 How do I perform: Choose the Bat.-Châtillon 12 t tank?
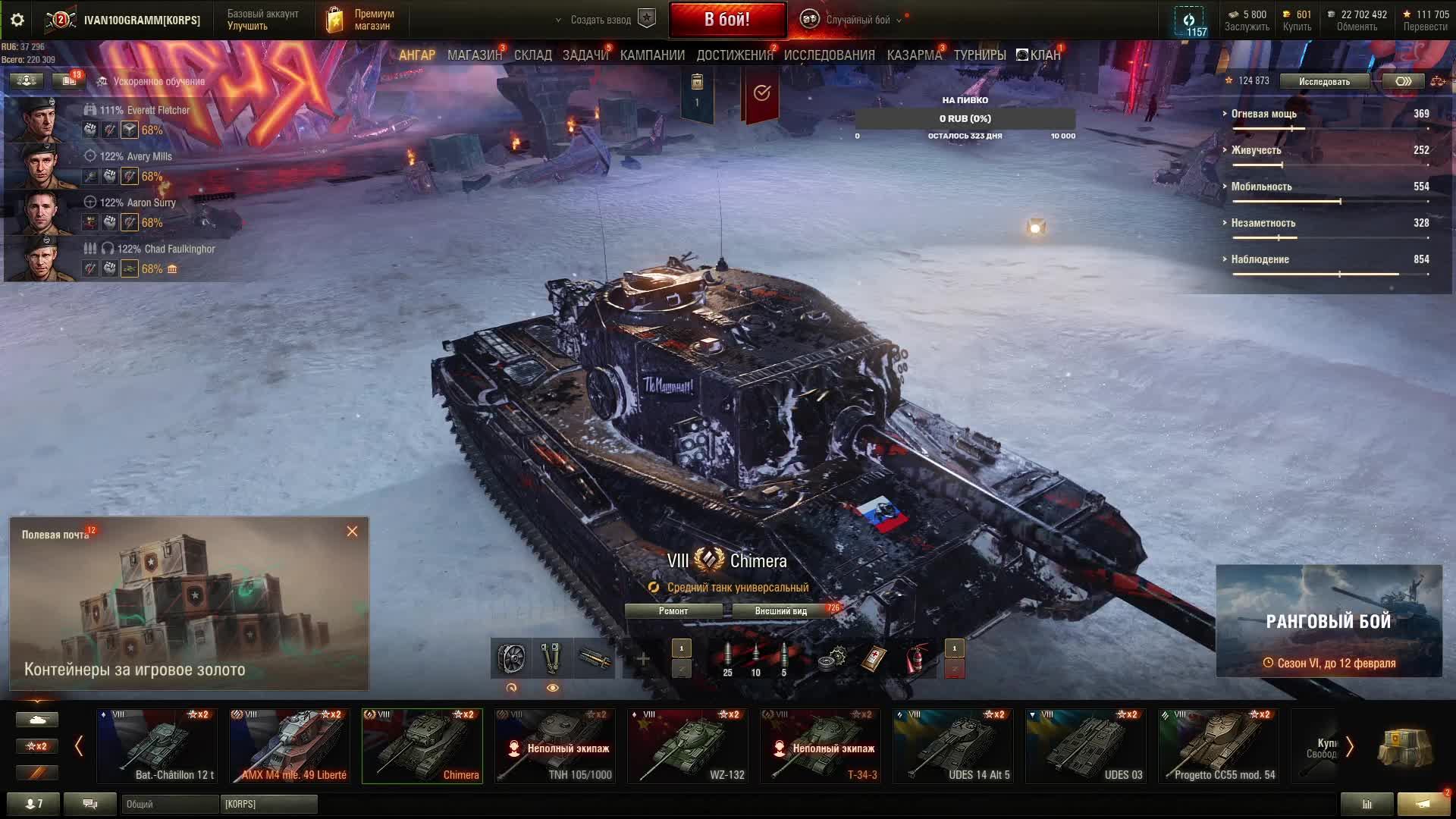point(157,745)
